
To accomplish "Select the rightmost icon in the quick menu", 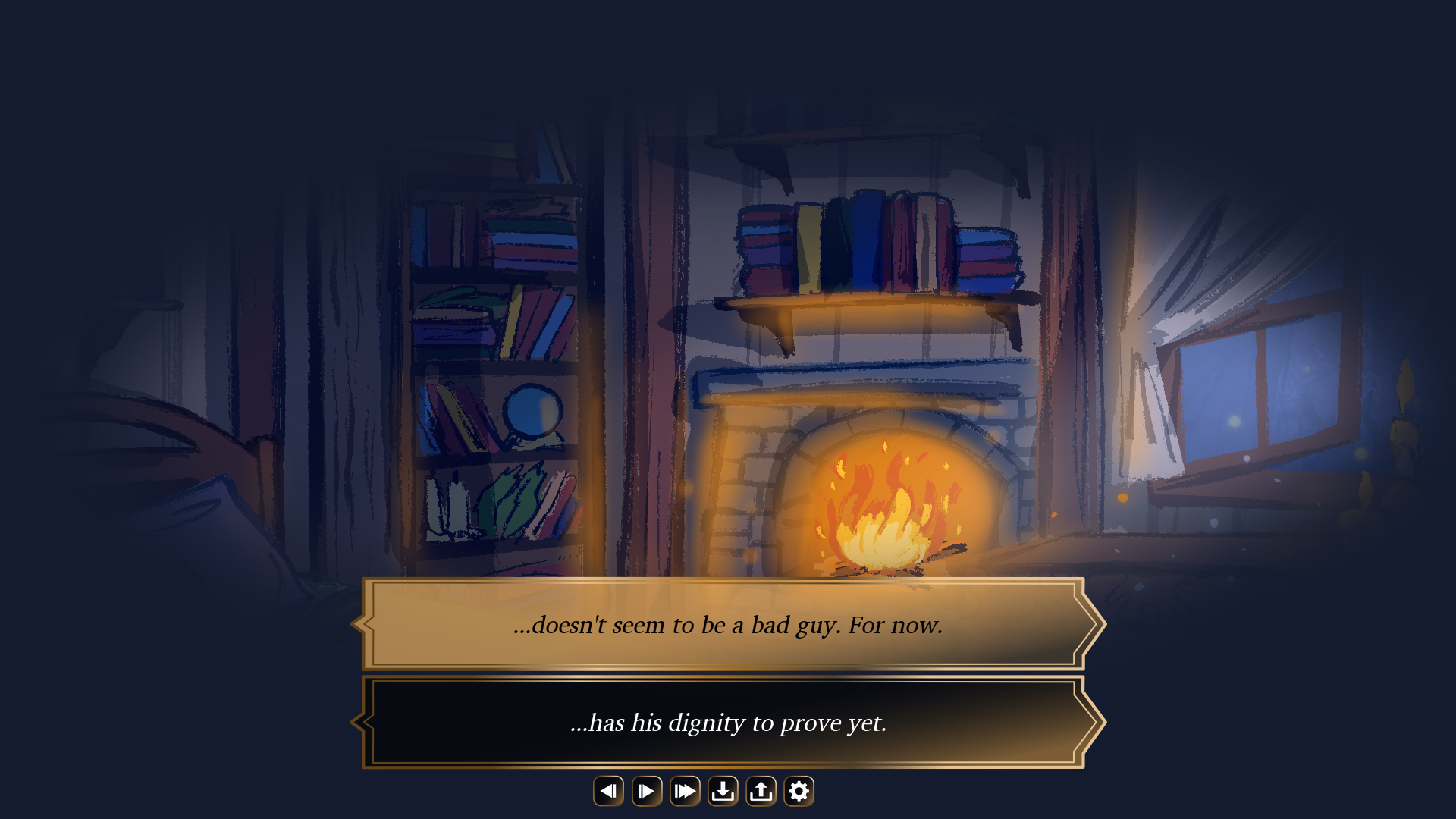I will [798, 790].
